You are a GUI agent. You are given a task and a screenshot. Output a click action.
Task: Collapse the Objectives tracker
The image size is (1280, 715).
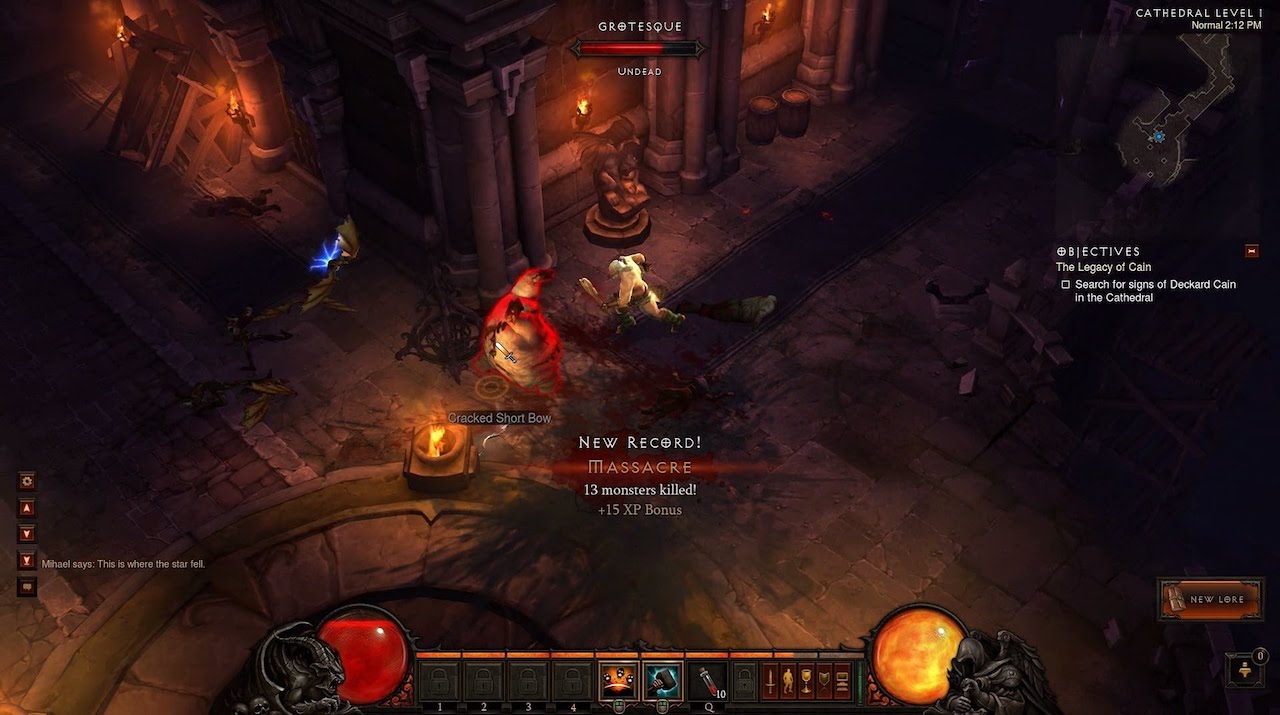click(x=1251, y=251)
